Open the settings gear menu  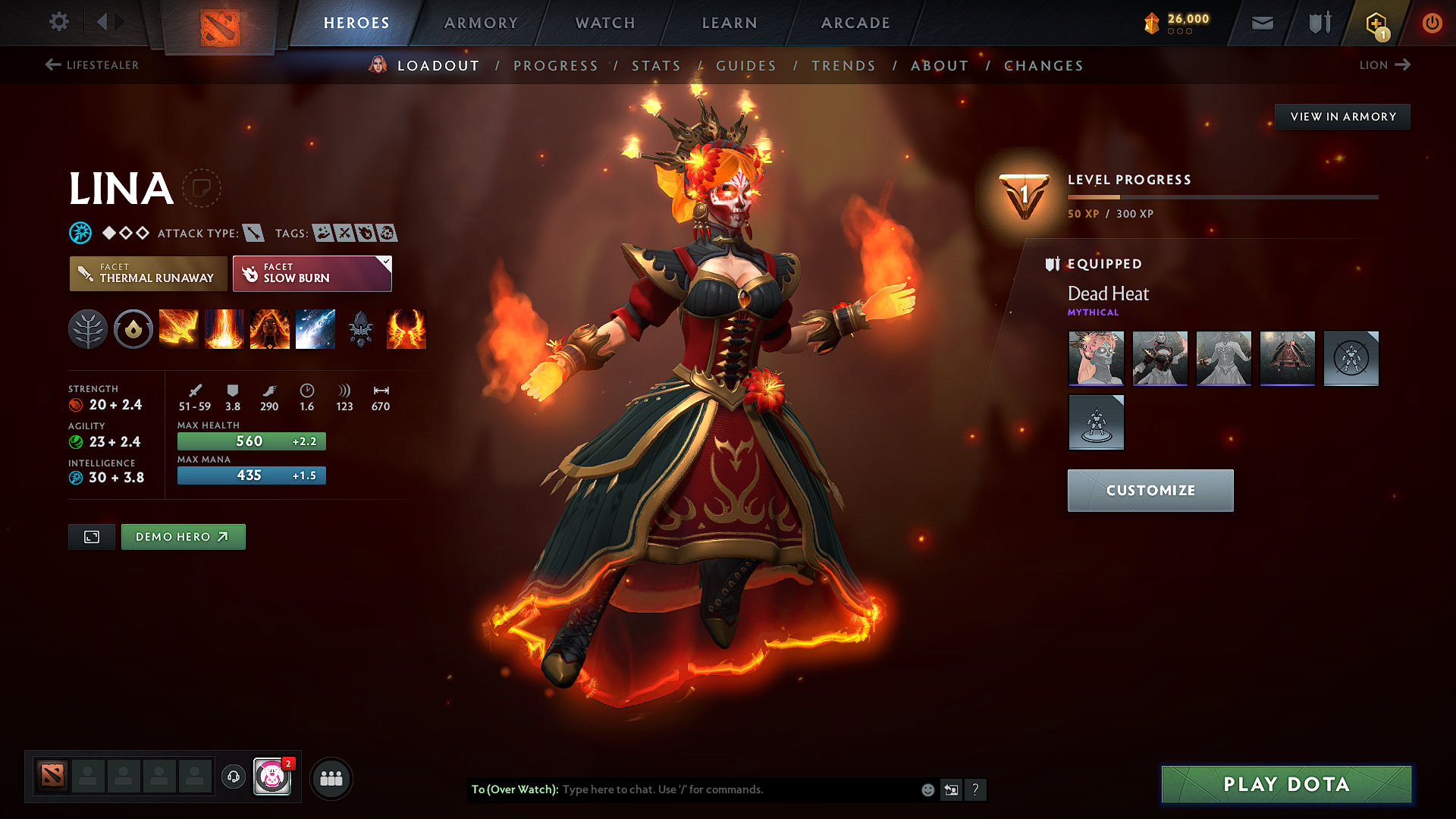click(x=59, y=22)
